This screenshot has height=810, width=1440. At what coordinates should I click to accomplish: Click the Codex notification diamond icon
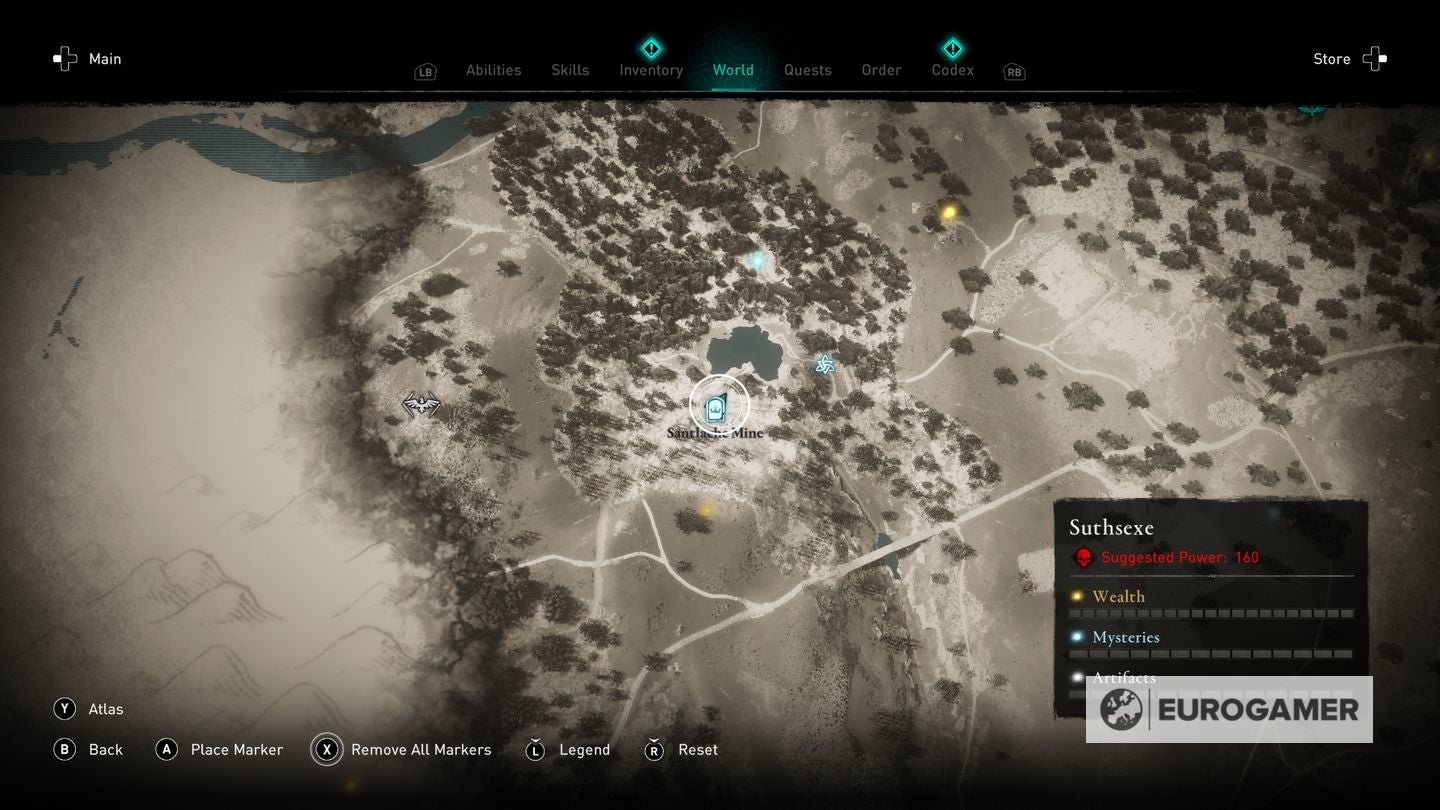point(951,46)
